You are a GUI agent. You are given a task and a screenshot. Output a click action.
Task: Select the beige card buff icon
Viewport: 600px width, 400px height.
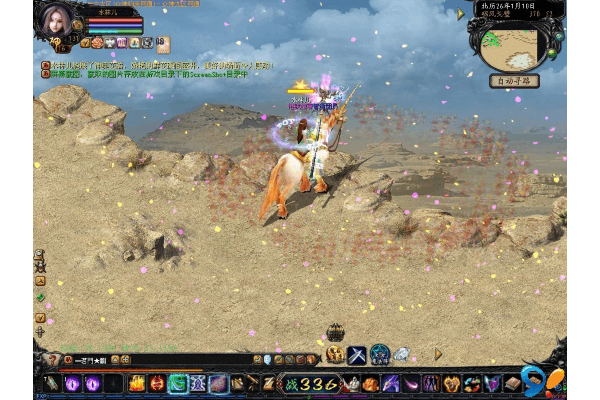click(x=163, y=43)
